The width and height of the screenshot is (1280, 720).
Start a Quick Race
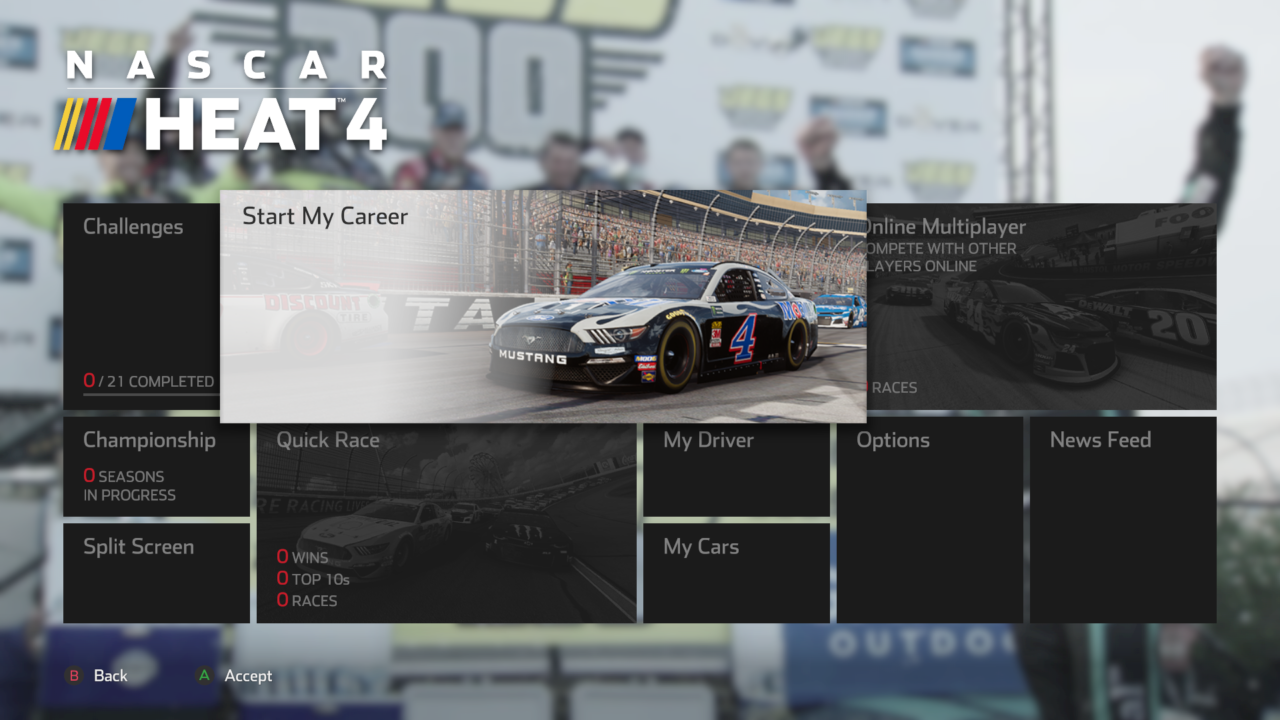[446, 522]
